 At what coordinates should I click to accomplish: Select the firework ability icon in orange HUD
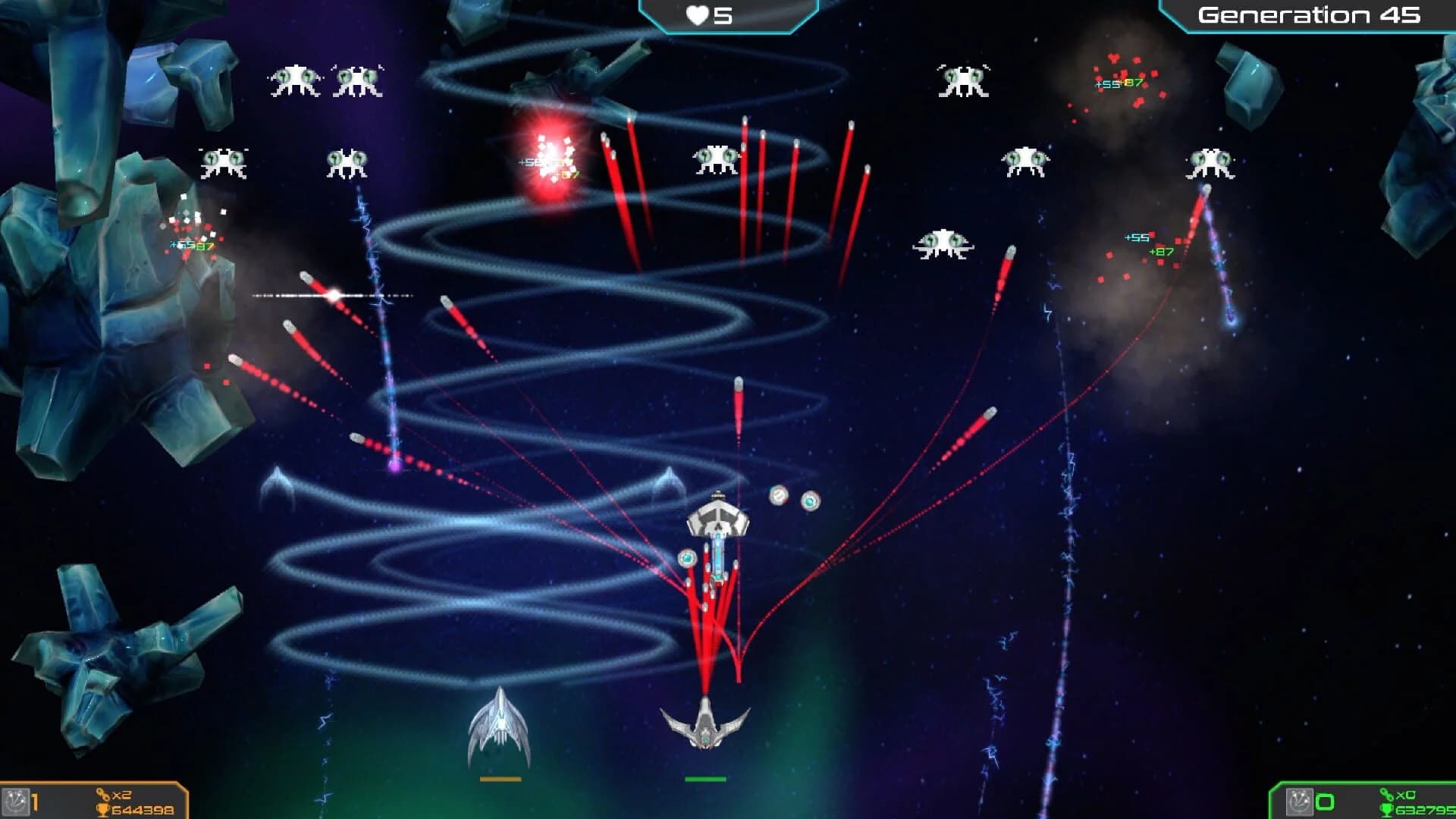(x=15, y=800)
